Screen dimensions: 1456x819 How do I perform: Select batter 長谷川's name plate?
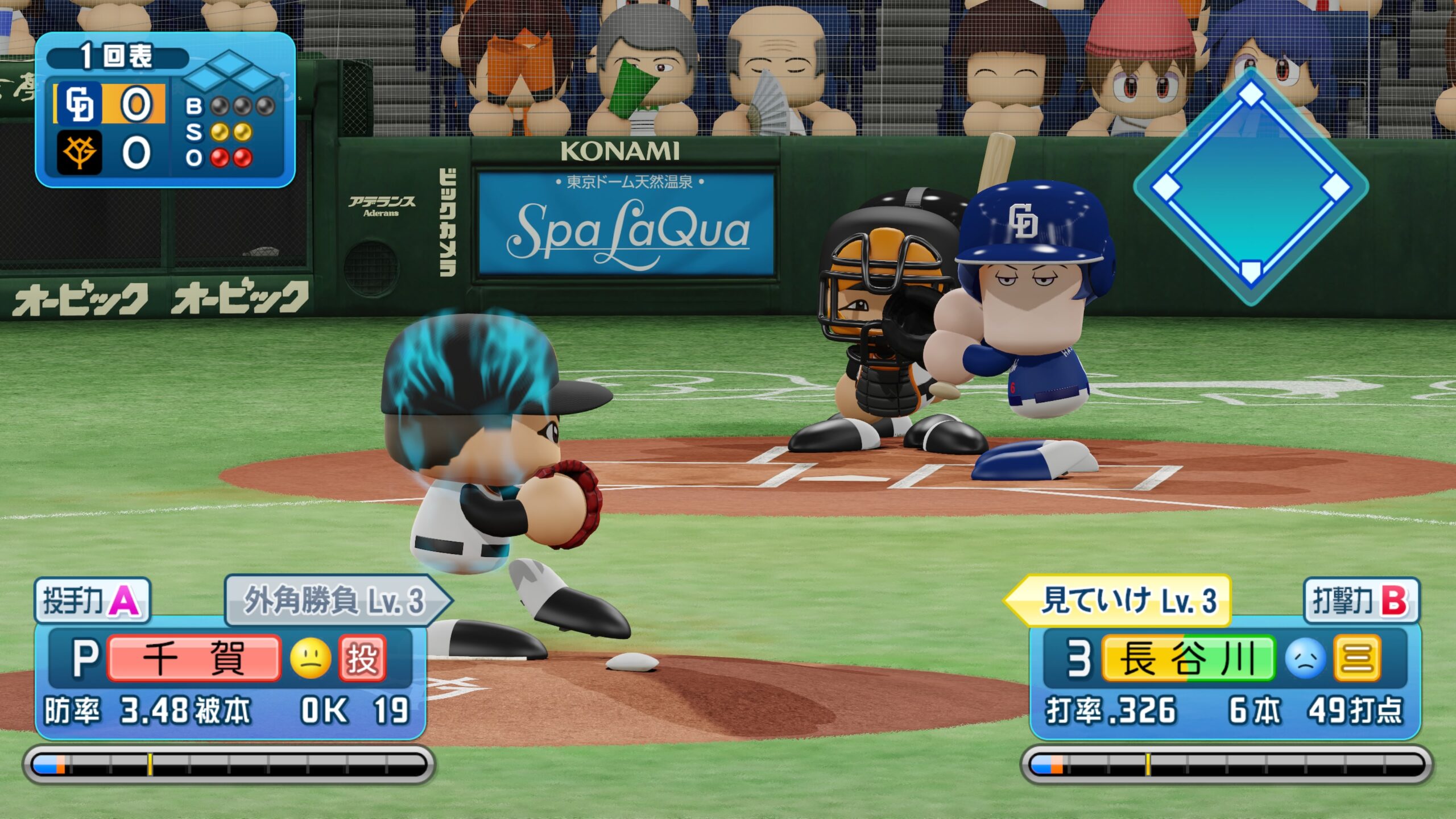click(x=1188, y=659)
